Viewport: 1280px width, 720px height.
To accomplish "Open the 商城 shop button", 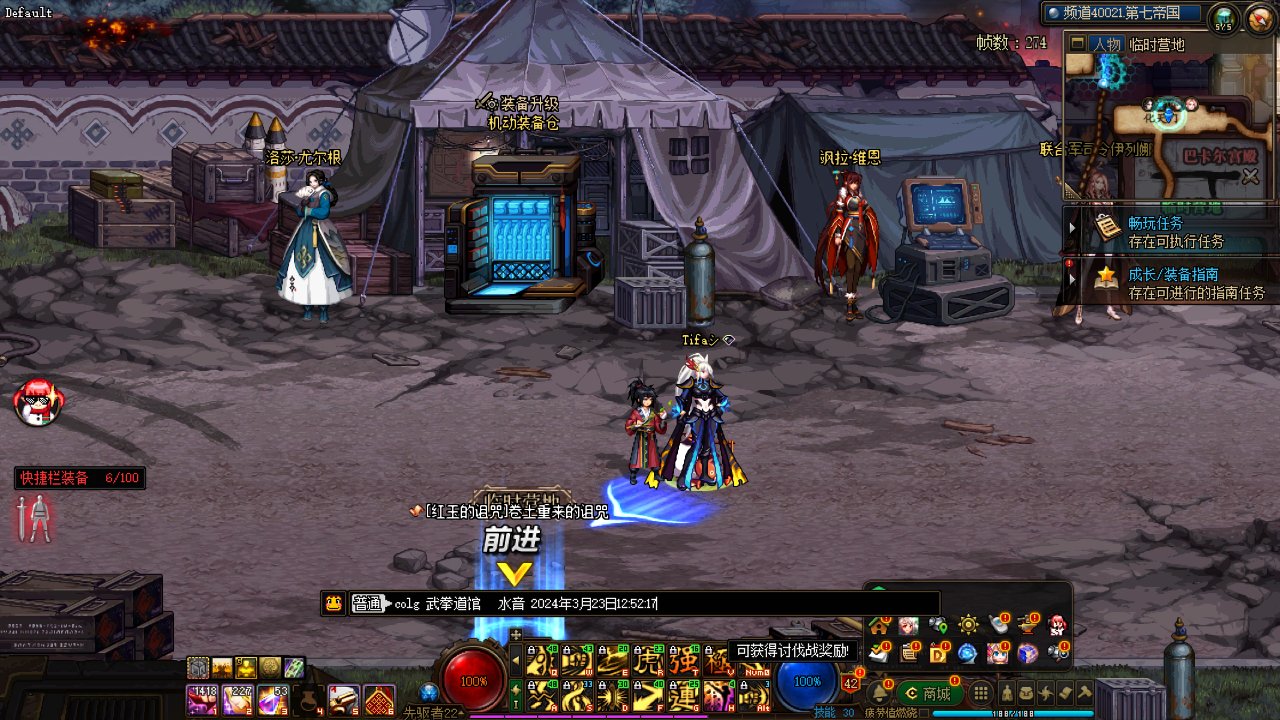I will [x=928, y=693].
